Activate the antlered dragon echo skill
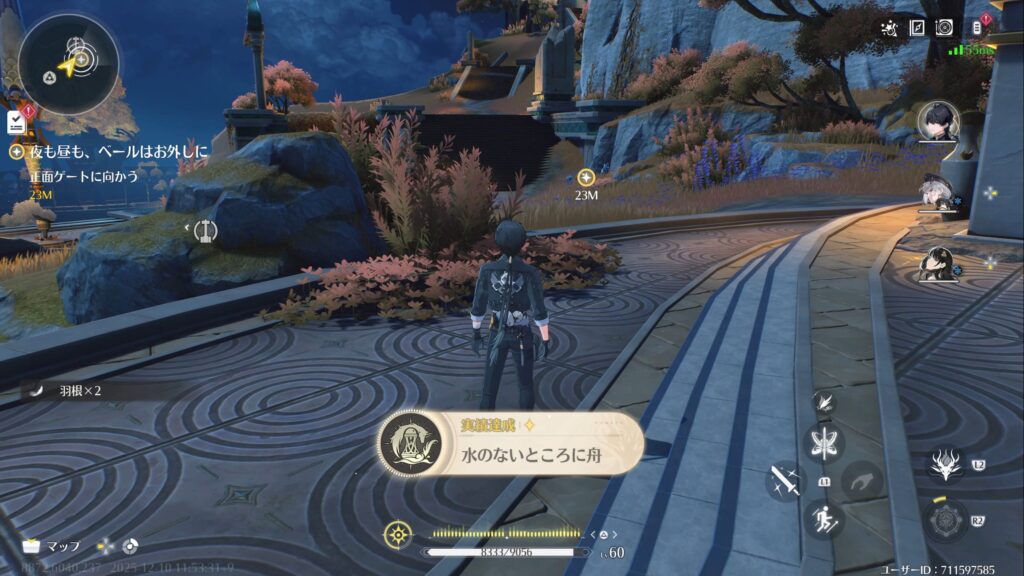 943,464
